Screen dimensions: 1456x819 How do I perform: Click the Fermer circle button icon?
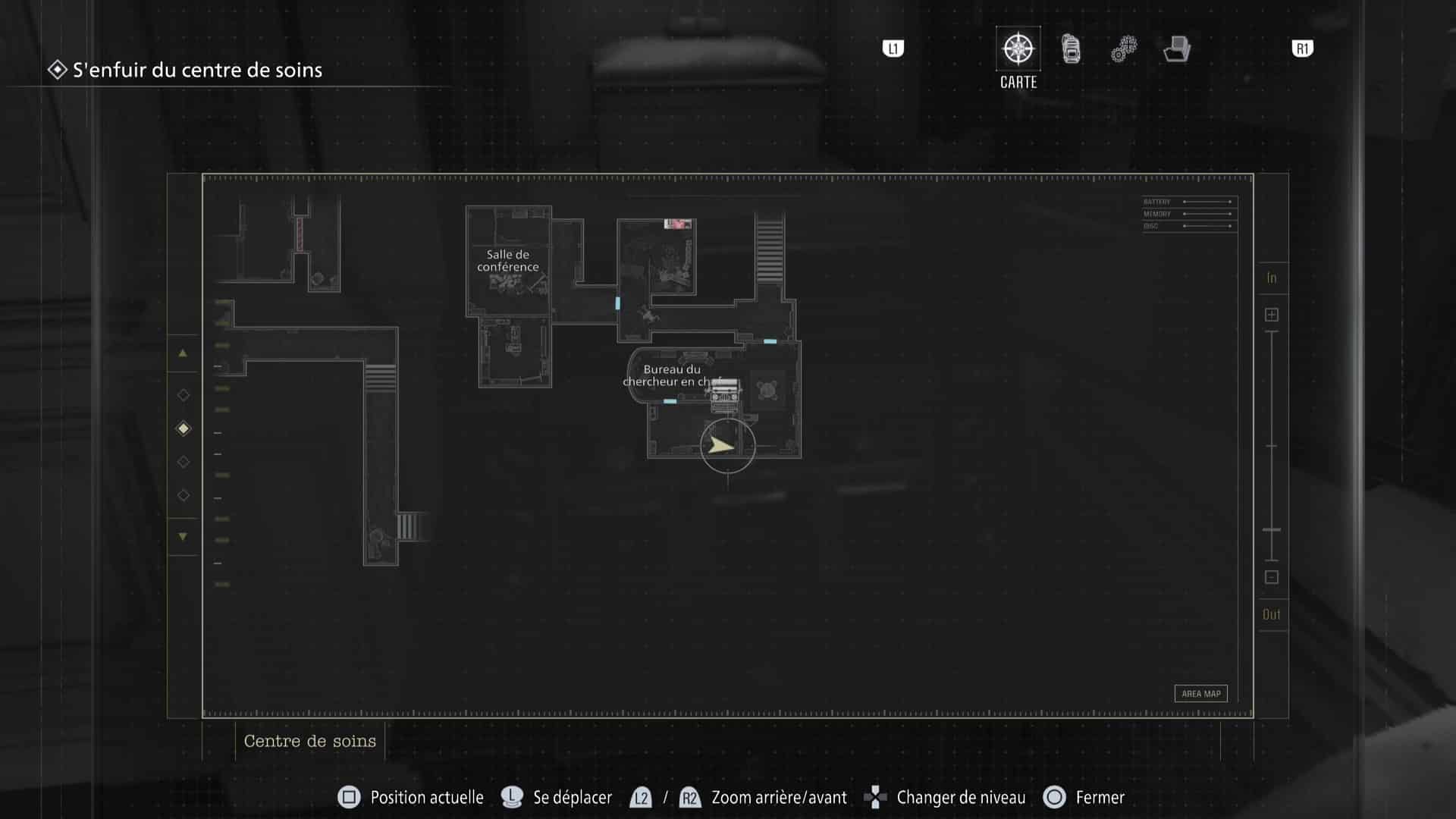pos(1054,797)
